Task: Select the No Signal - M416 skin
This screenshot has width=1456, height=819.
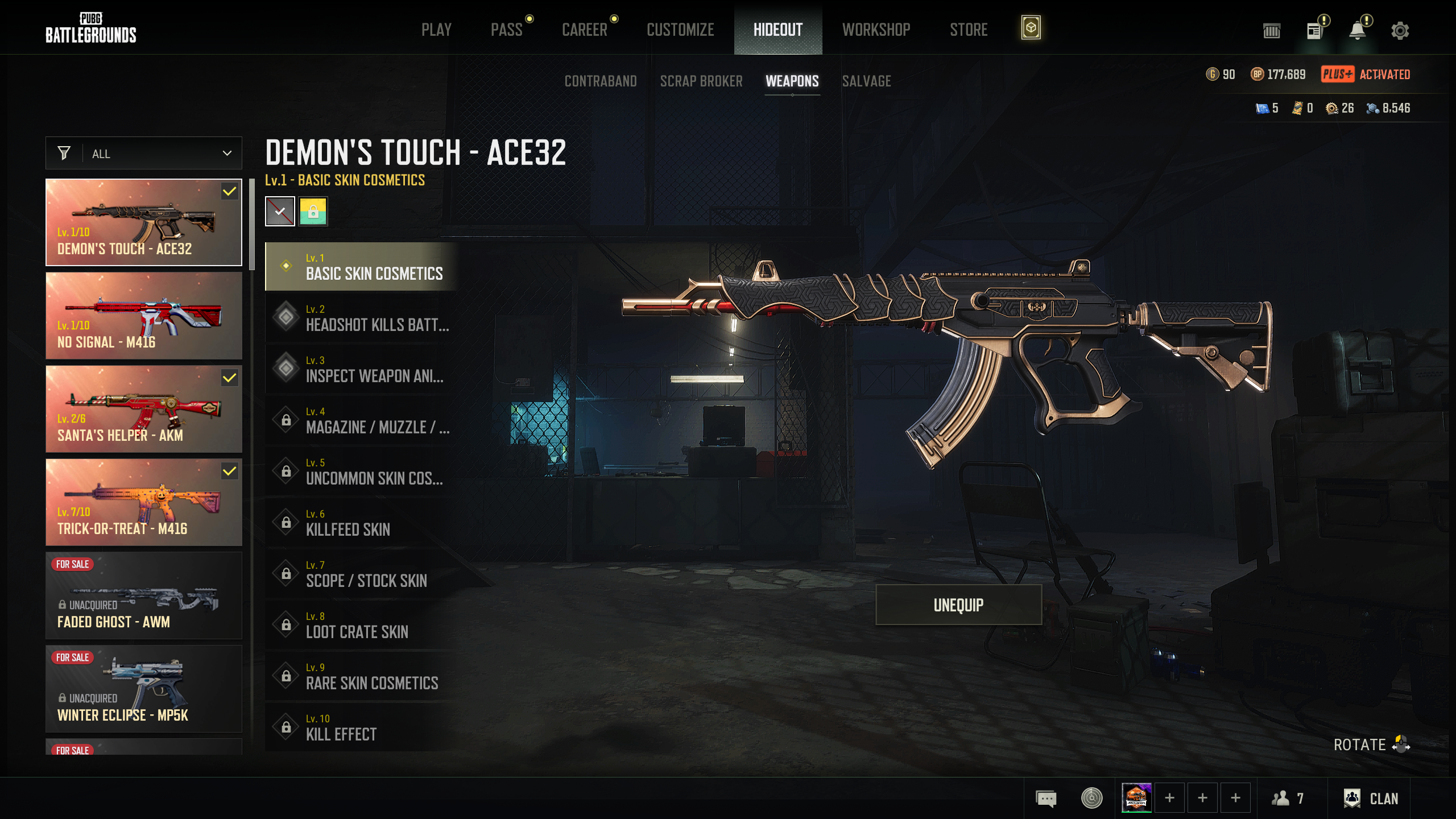Action: [144, 316]
